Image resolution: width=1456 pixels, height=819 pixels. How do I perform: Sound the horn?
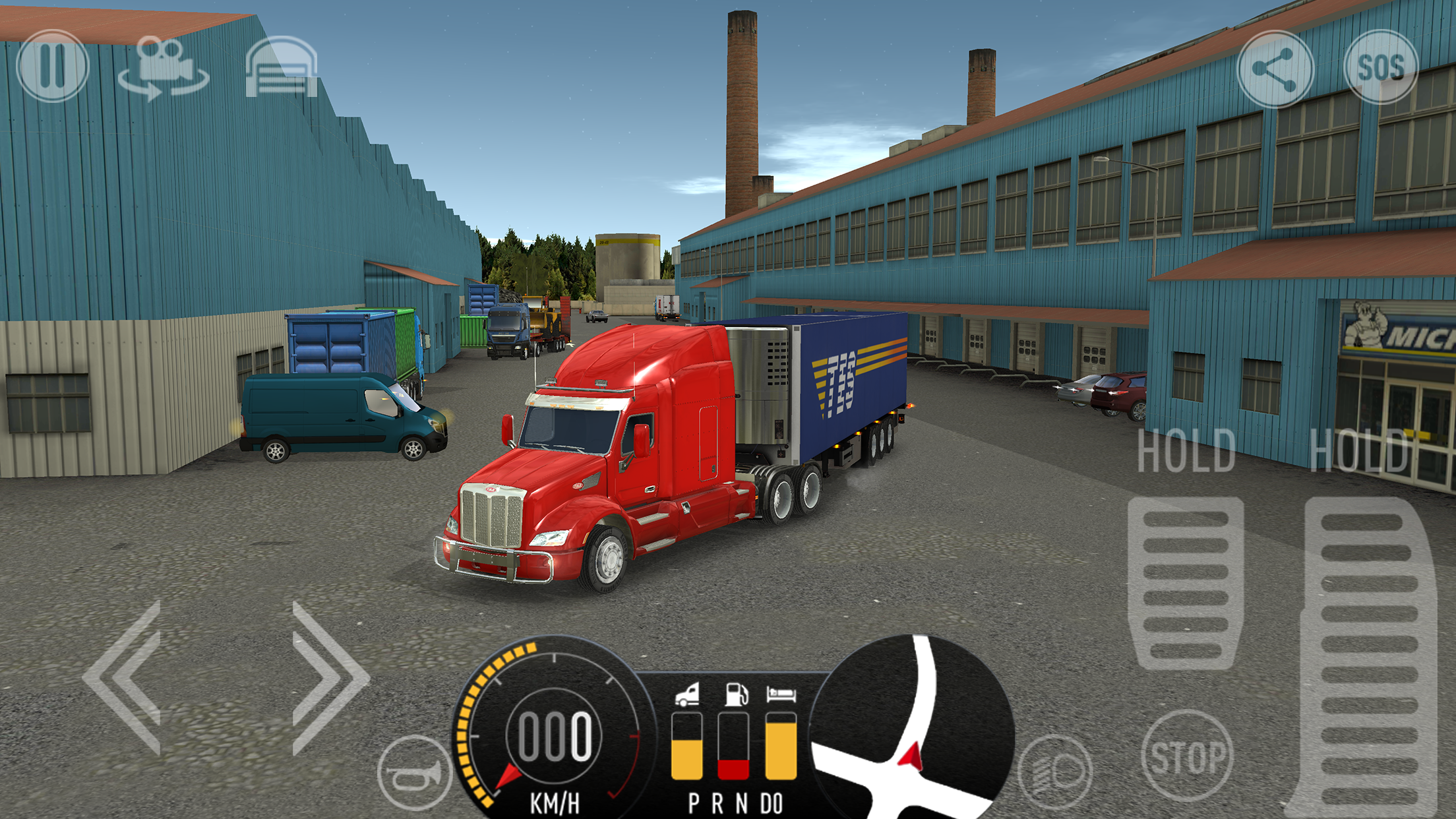point(415,772)
